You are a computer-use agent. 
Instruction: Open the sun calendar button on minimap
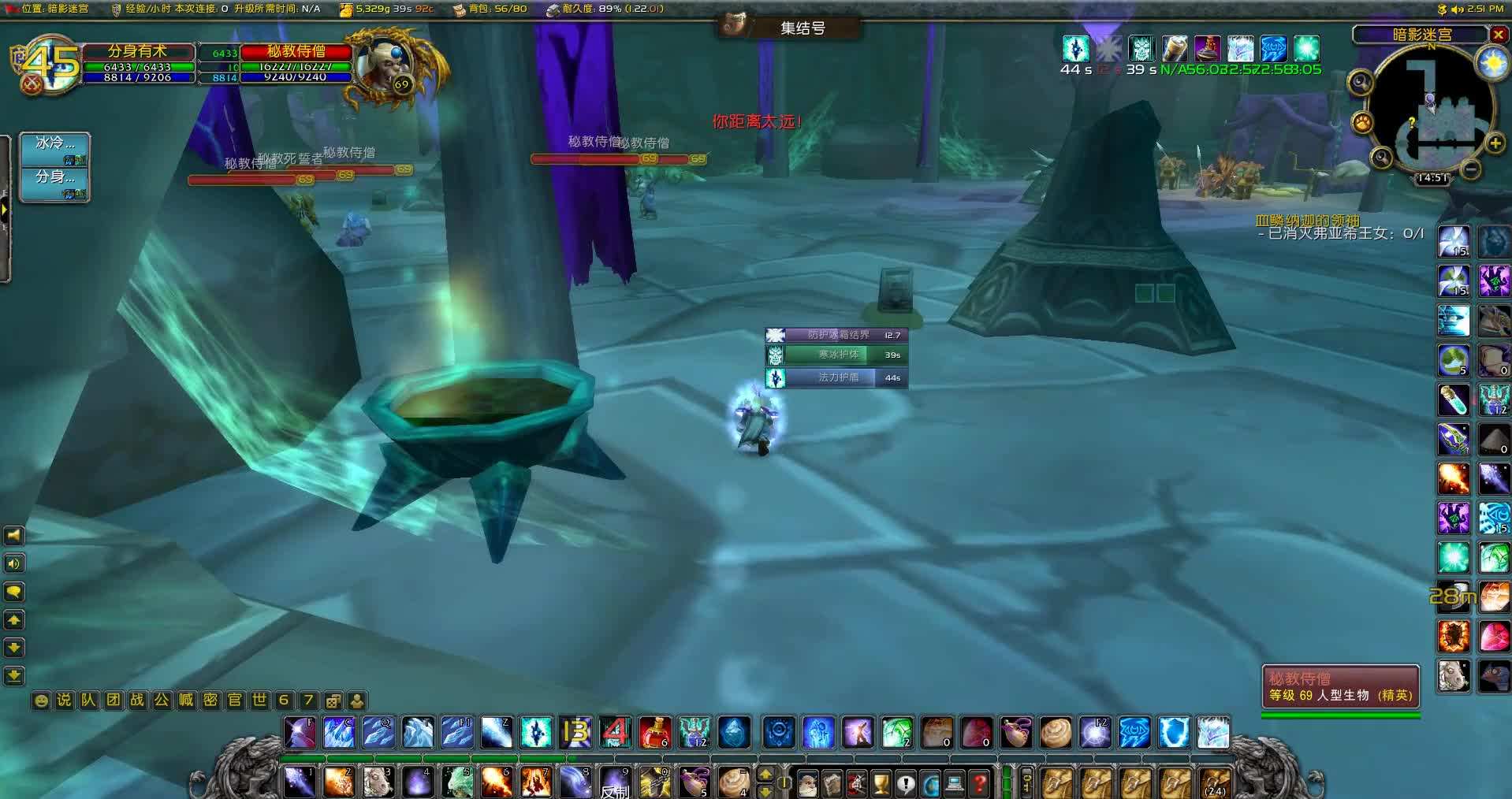(1492, 63)
